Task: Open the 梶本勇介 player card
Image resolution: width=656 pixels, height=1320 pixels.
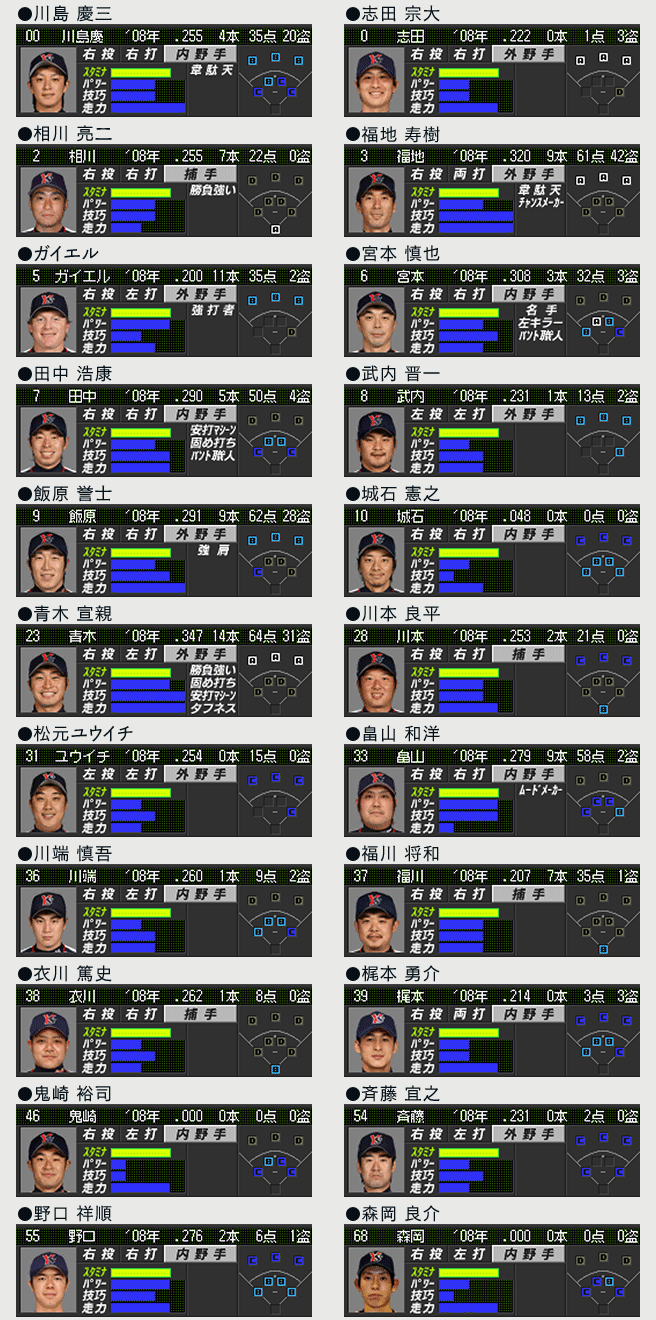Action: pyautogui.click(x=492, y=1032)
